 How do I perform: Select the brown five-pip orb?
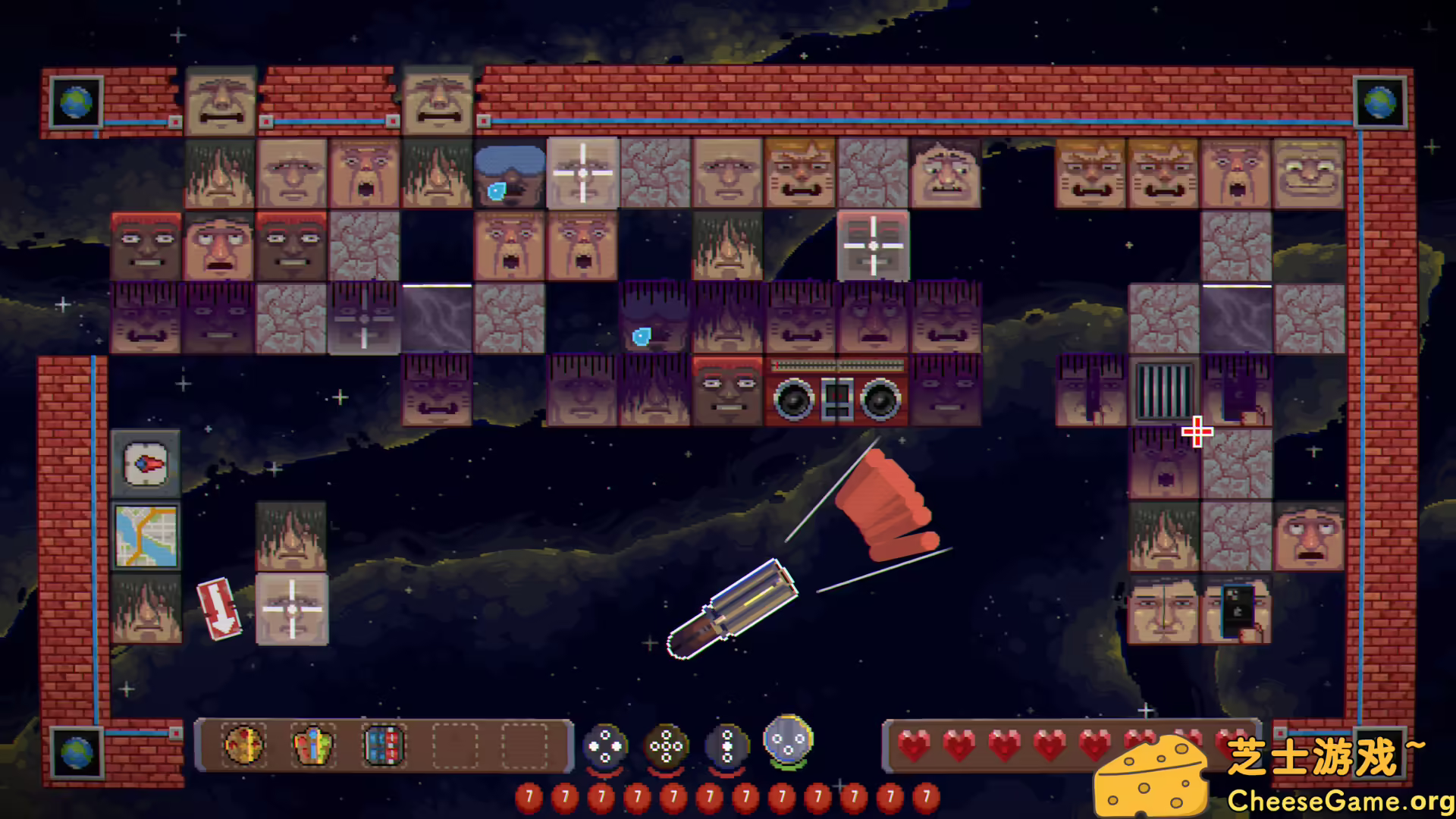665,747
